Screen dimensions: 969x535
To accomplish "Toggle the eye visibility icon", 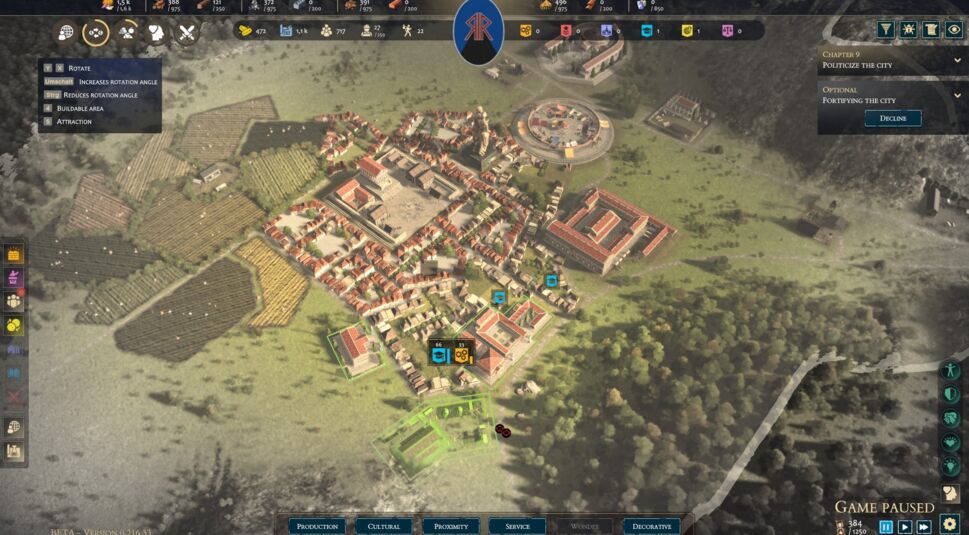I will (x=954, y=30).
